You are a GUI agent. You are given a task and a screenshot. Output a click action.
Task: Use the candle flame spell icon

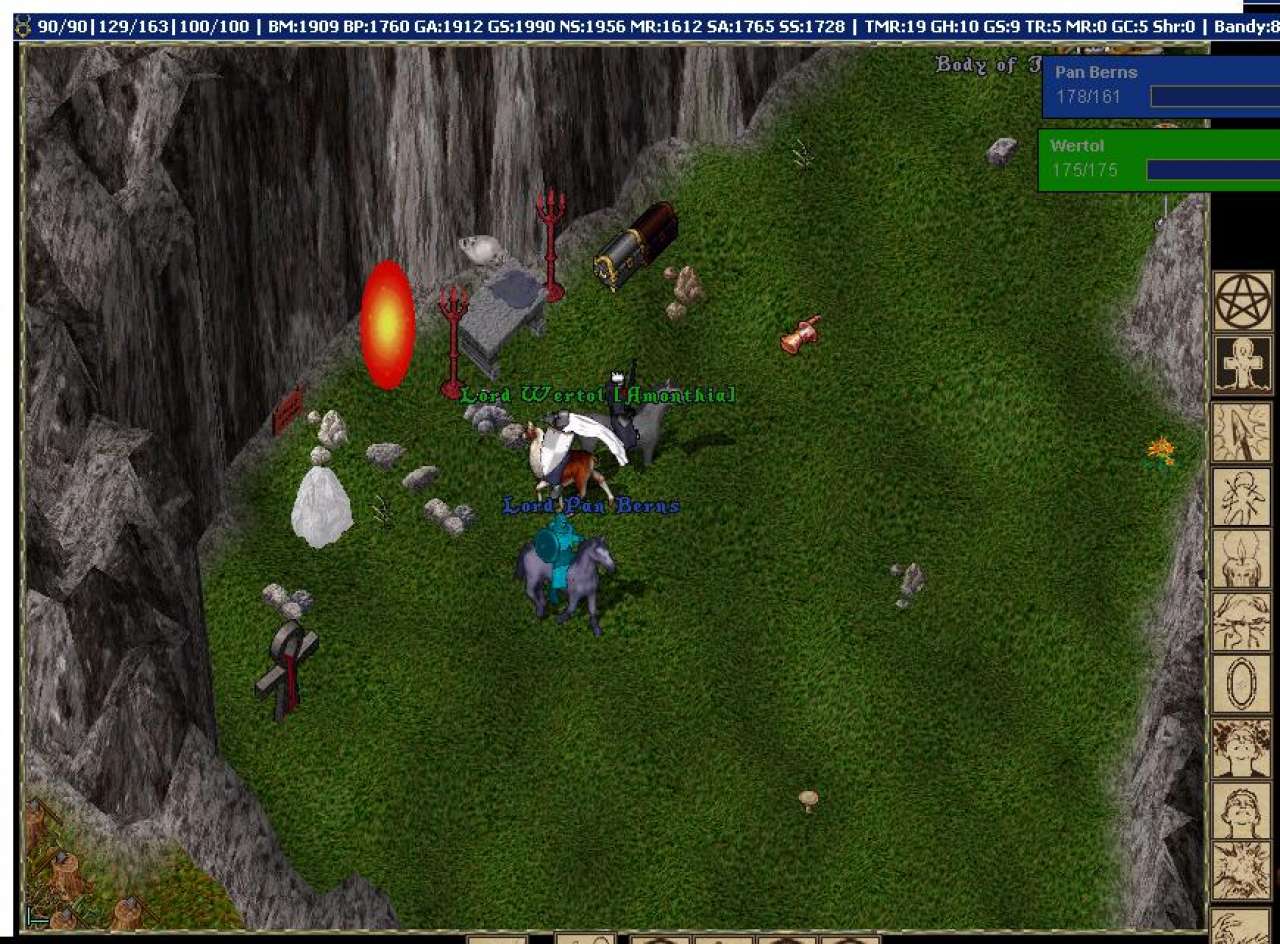click(1241, 559)
